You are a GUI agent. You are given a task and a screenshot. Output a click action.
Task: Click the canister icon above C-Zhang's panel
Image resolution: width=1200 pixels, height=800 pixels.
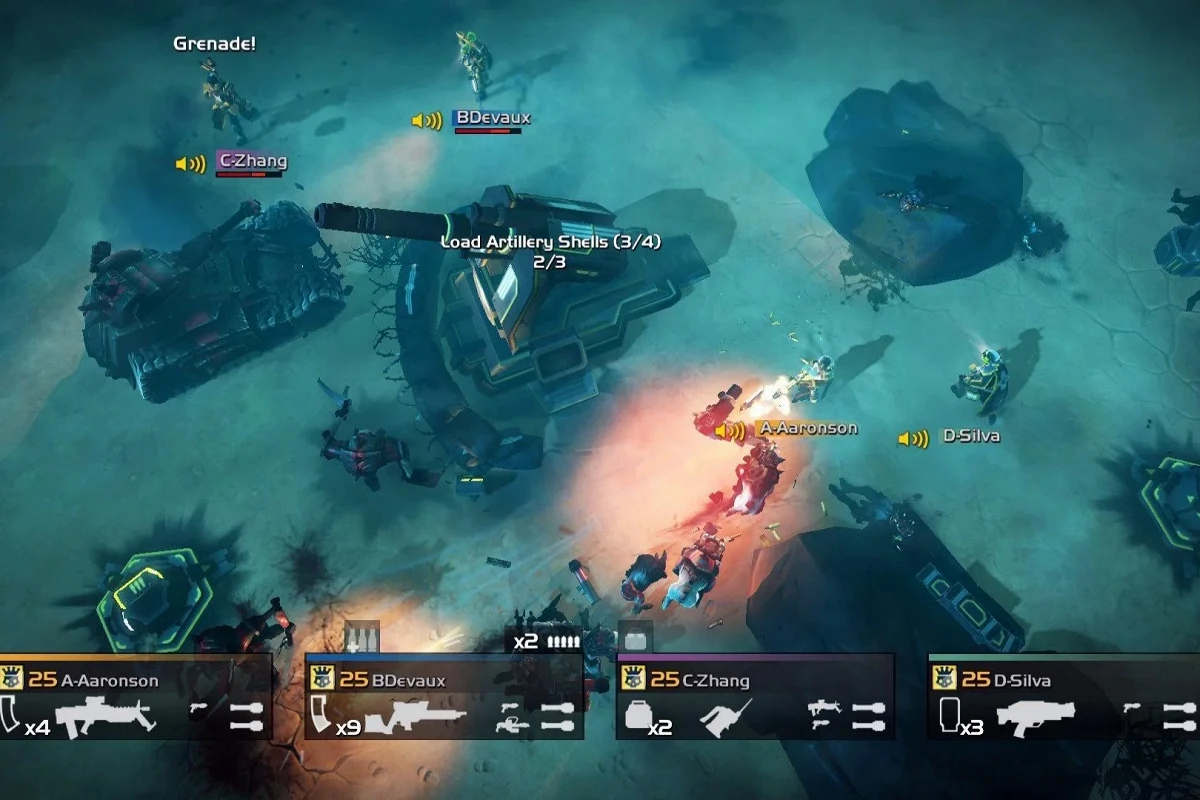(633, 639)
